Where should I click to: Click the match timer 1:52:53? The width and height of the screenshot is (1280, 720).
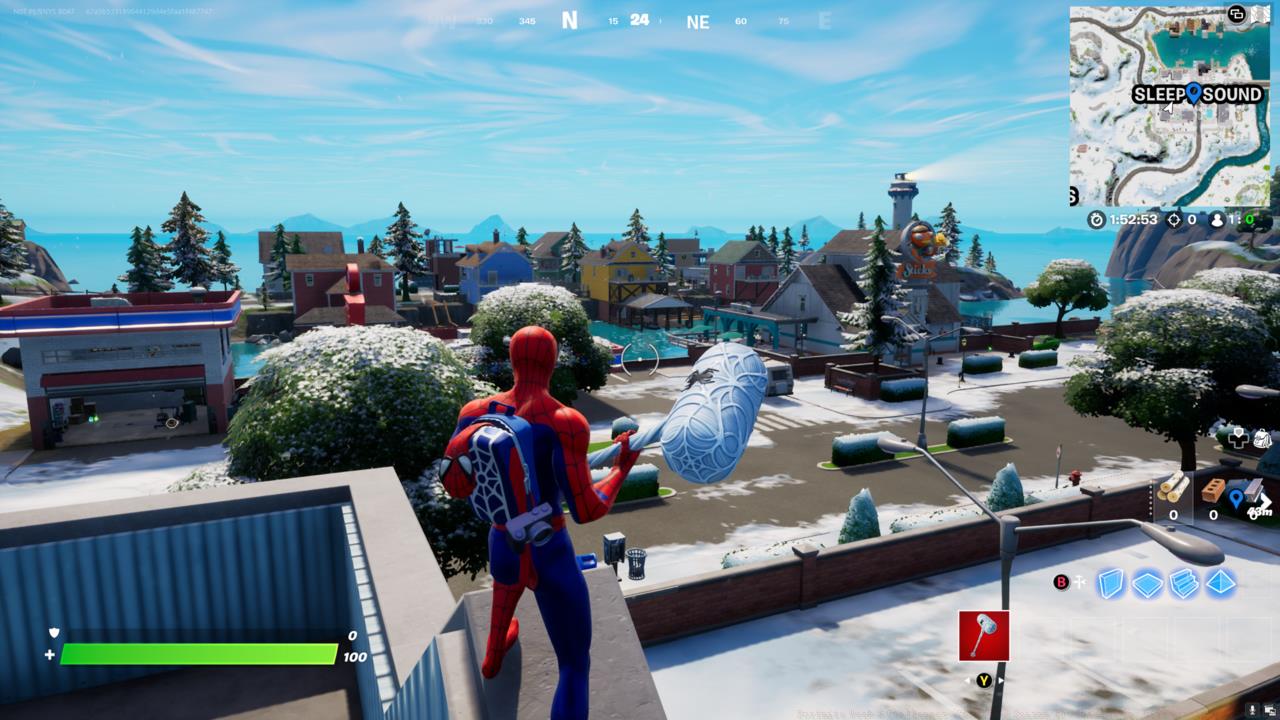[x=1133, y=219]
